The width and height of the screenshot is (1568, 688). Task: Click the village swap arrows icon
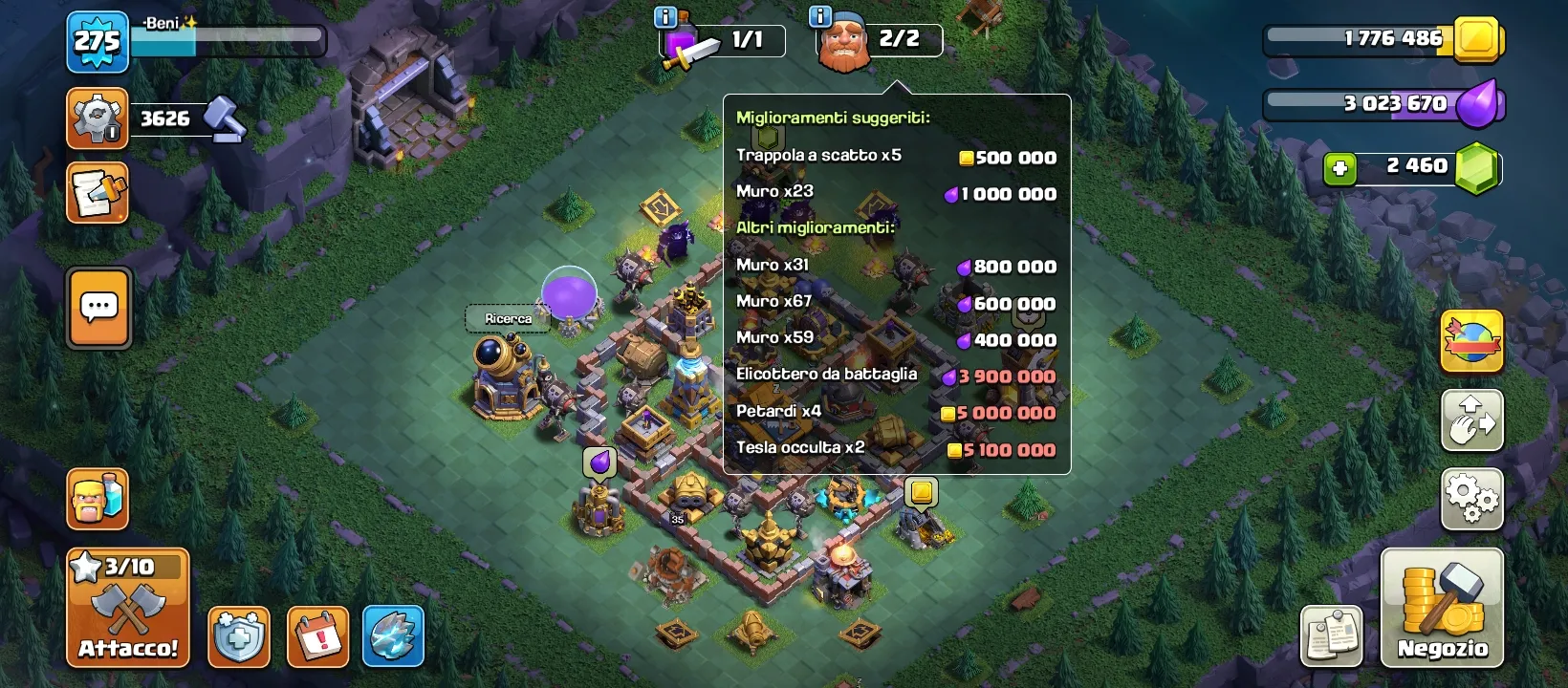tap(1470, 420)
